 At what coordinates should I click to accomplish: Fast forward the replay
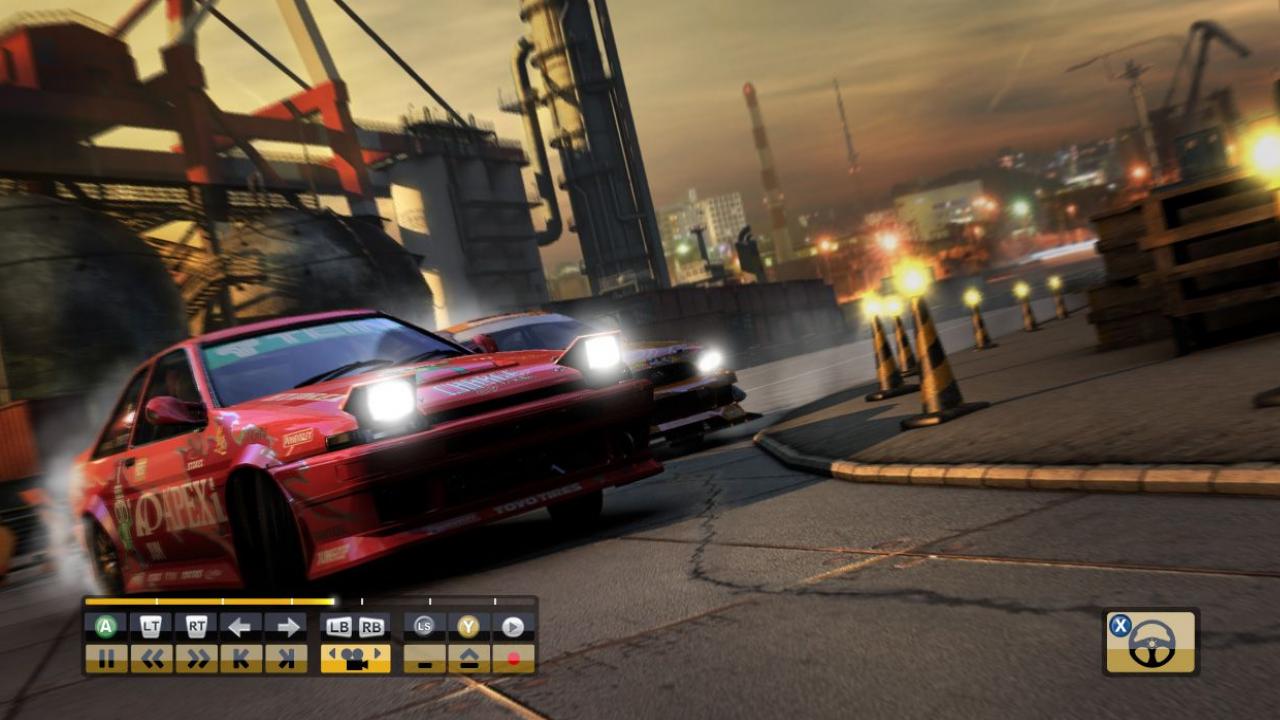click(x=195, y=658)
